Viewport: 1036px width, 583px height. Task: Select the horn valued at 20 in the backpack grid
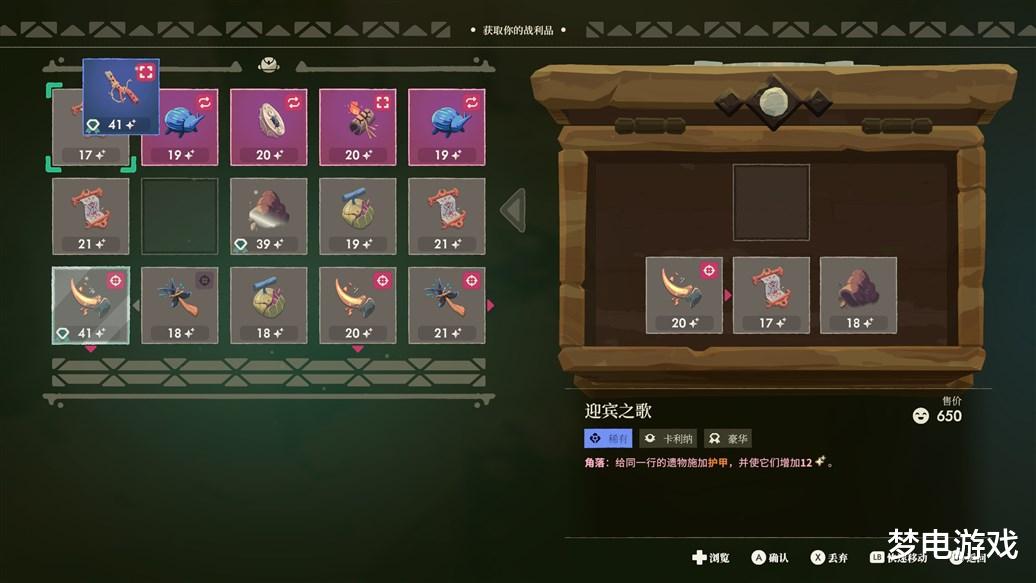[357, 305]
